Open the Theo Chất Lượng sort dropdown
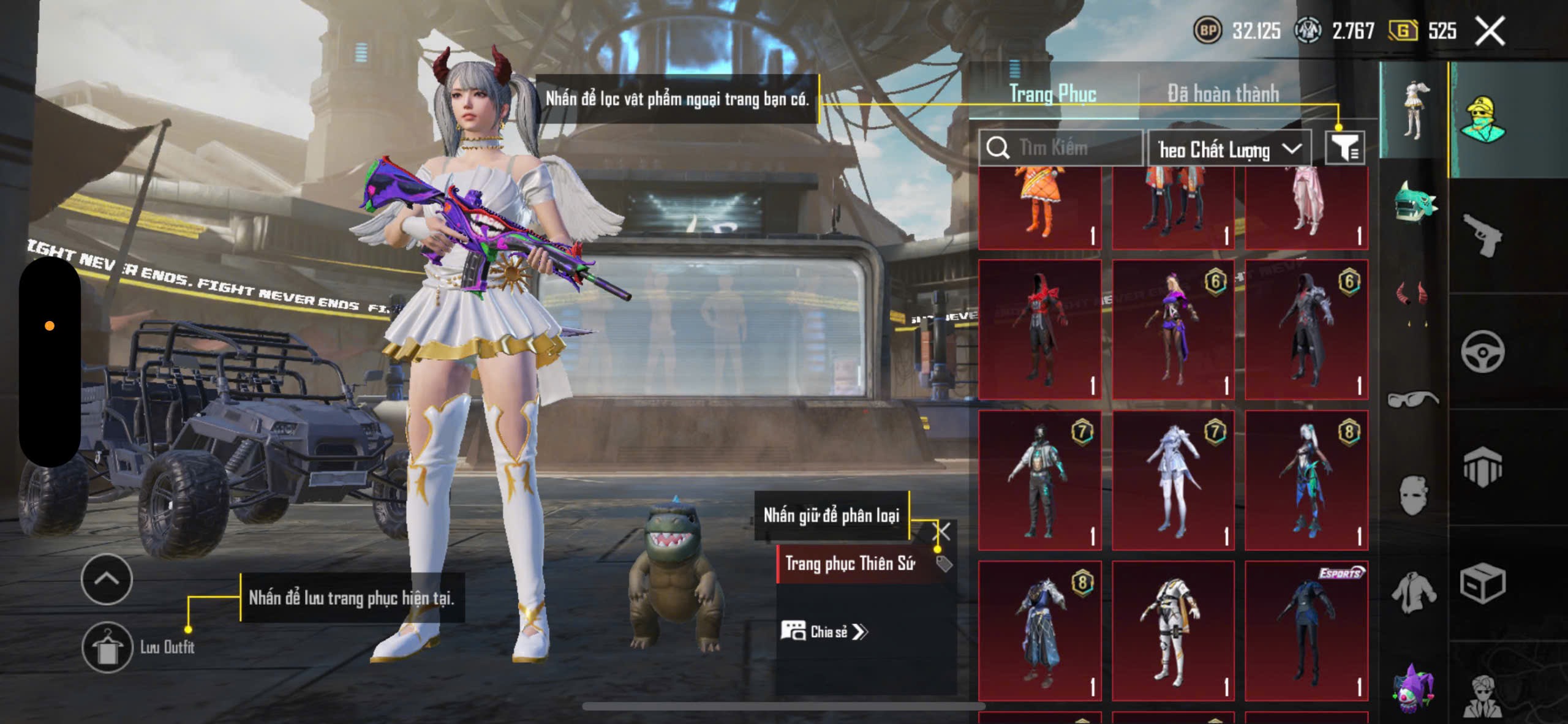Image resolution: width=1568 pixels, height=724 pixels. point(1229,149)
